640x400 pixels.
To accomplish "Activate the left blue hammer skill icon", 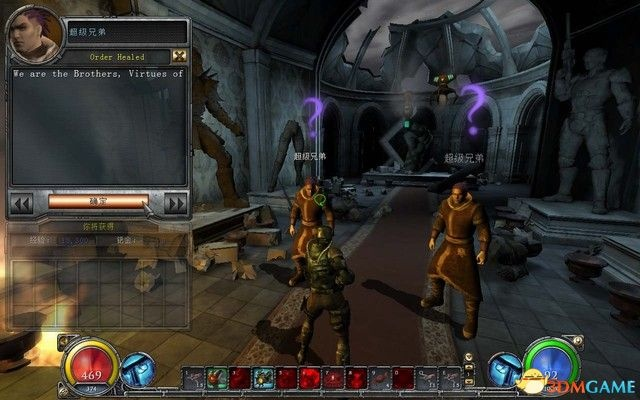I will point(136,372).
